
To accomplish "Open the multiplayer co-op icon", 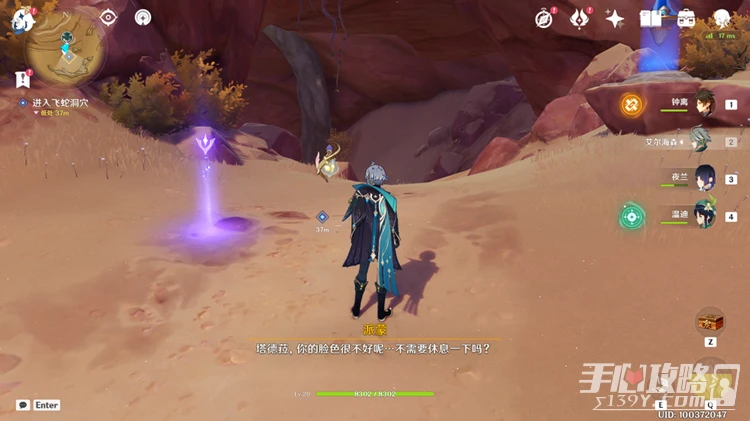I will pyautogui.click(x=143, y=17).
